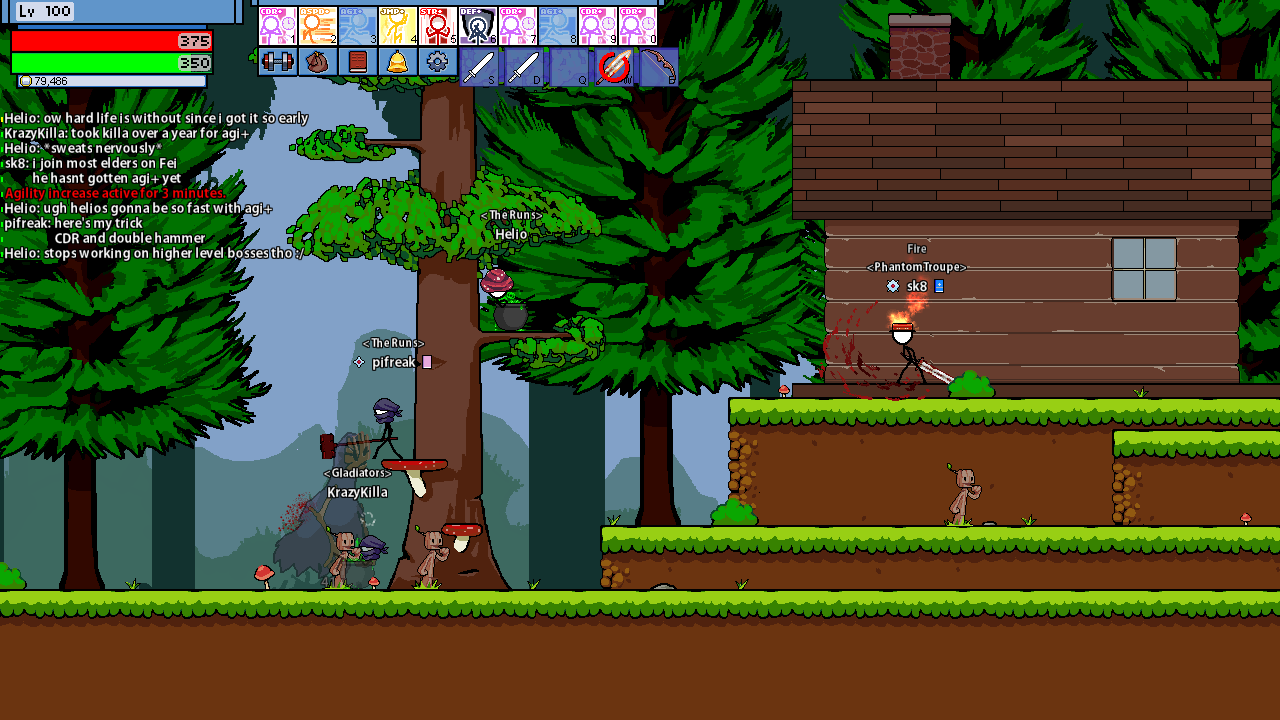
Task: Select the AGI+ buff in slot 8
Action: tap(557, 26)
